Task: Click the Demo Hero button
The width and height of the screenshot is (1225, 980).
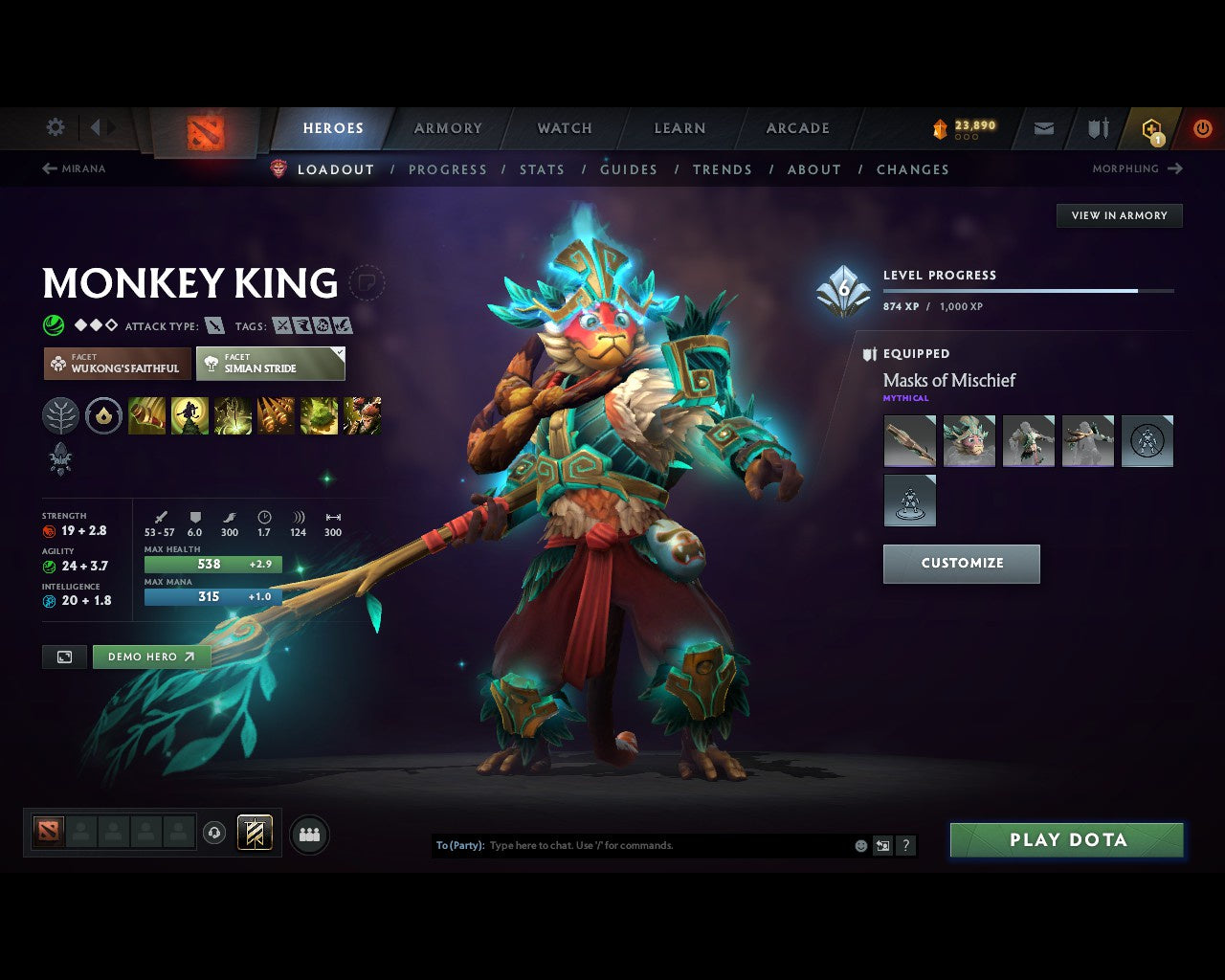Action: click(151, 657)
